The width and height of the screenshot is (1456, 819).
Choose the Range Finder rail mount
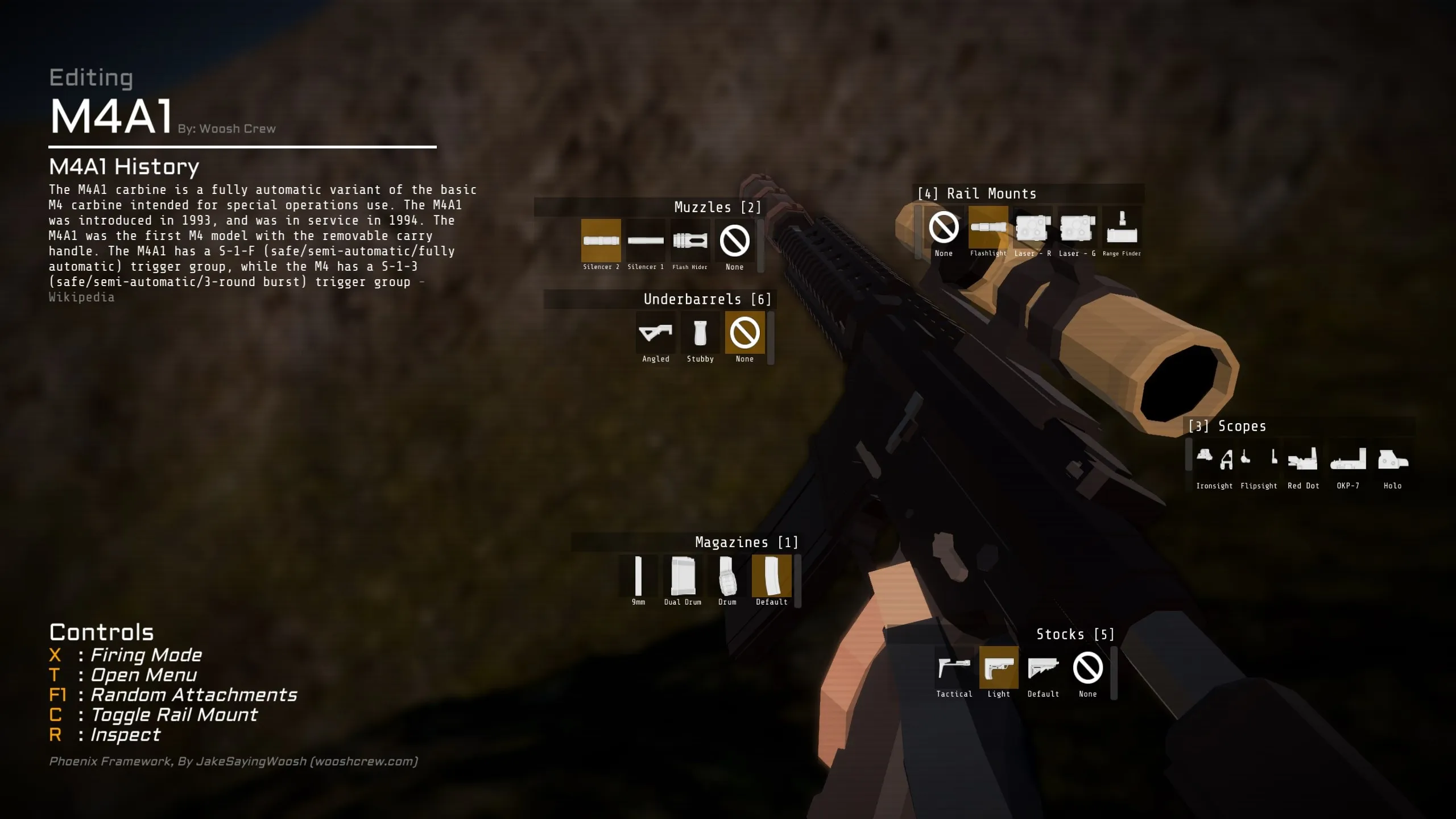click(x=1122, y=227)
